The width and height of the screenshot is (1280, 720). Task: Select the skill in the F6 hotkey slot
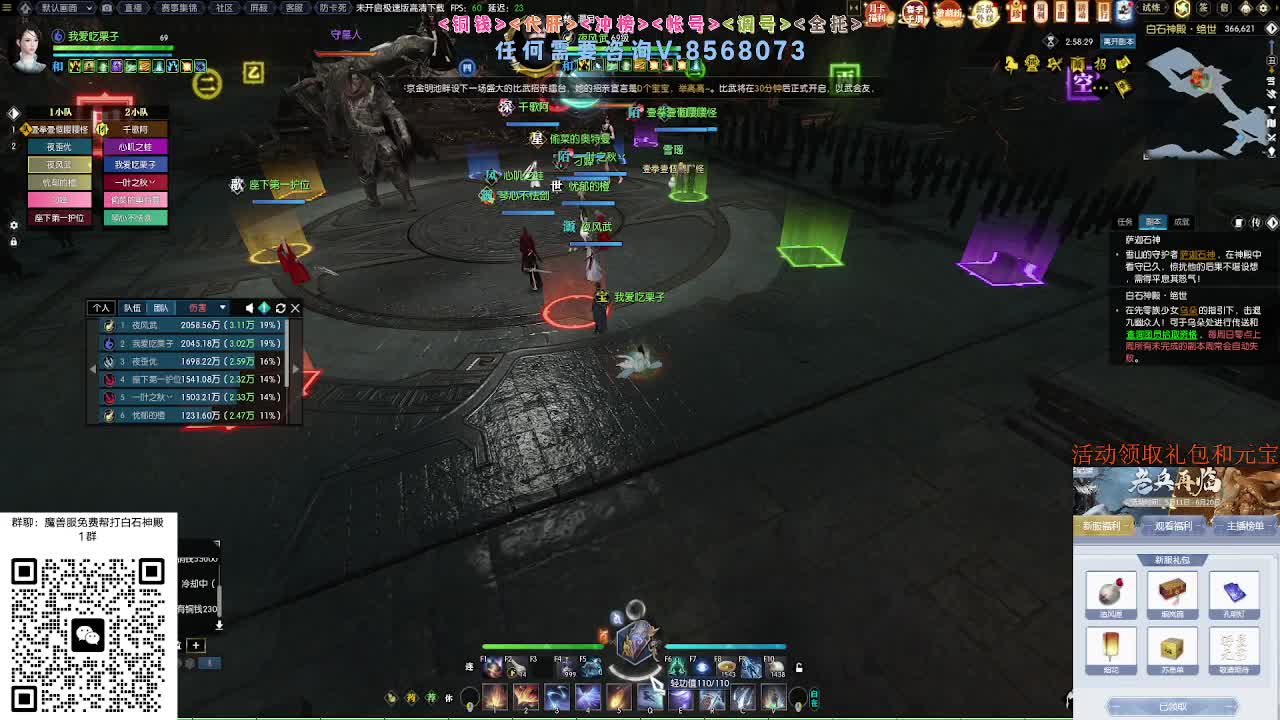click(676, 667)
